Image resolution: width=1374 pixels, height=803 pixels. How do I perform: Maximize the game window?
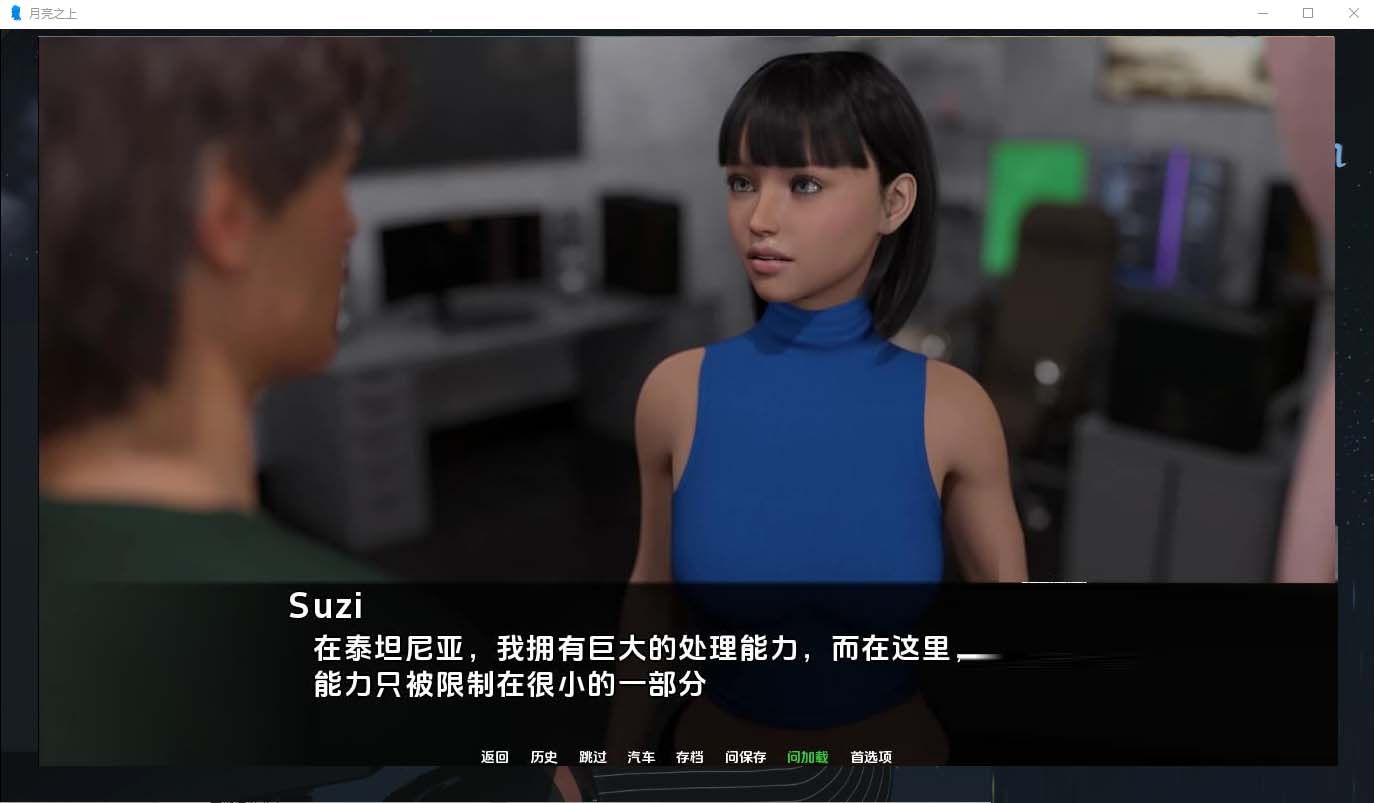tap(1307, 13)
